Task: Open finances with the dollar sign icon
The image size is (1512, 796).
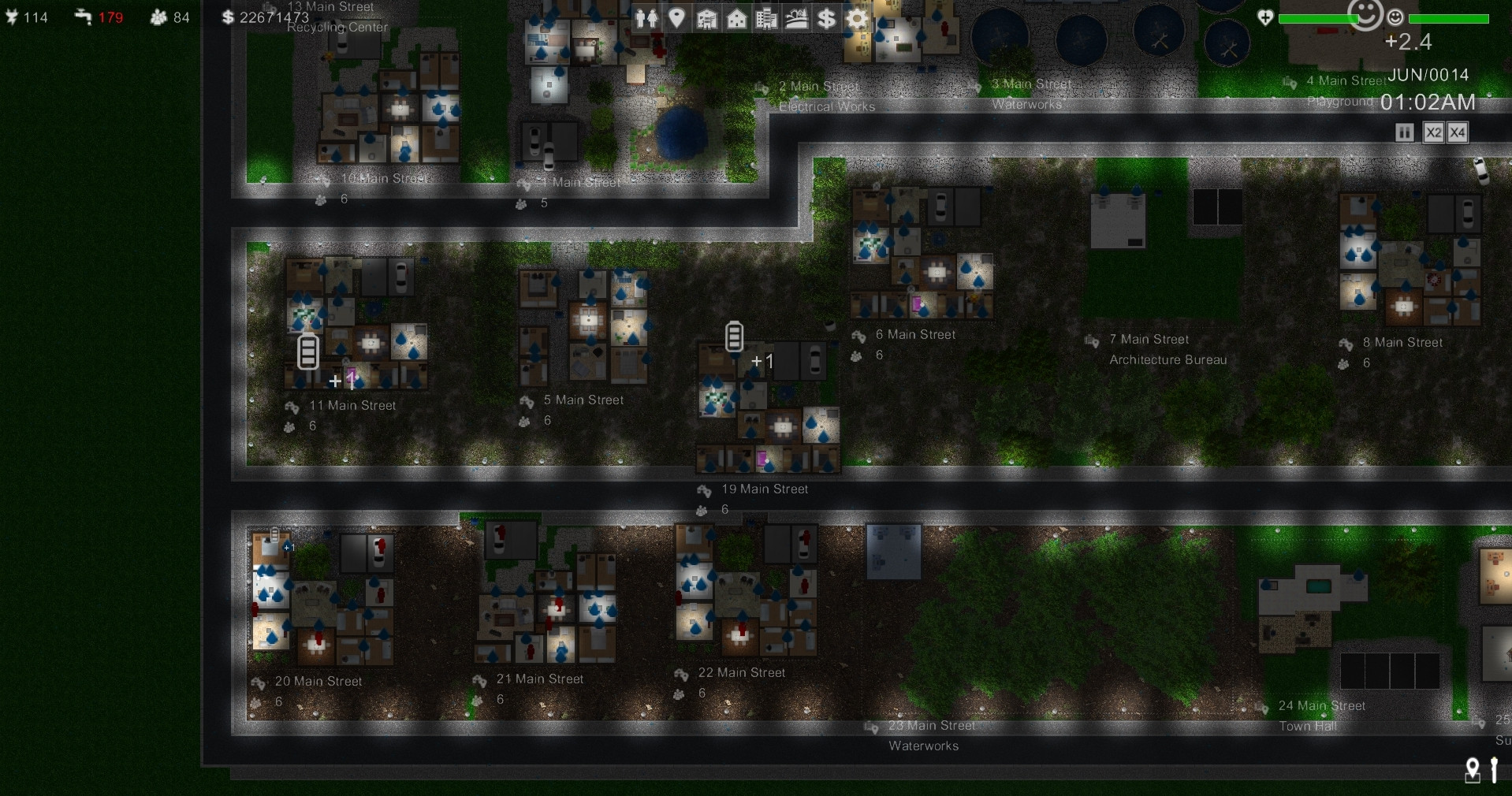Action: [826, 18]
